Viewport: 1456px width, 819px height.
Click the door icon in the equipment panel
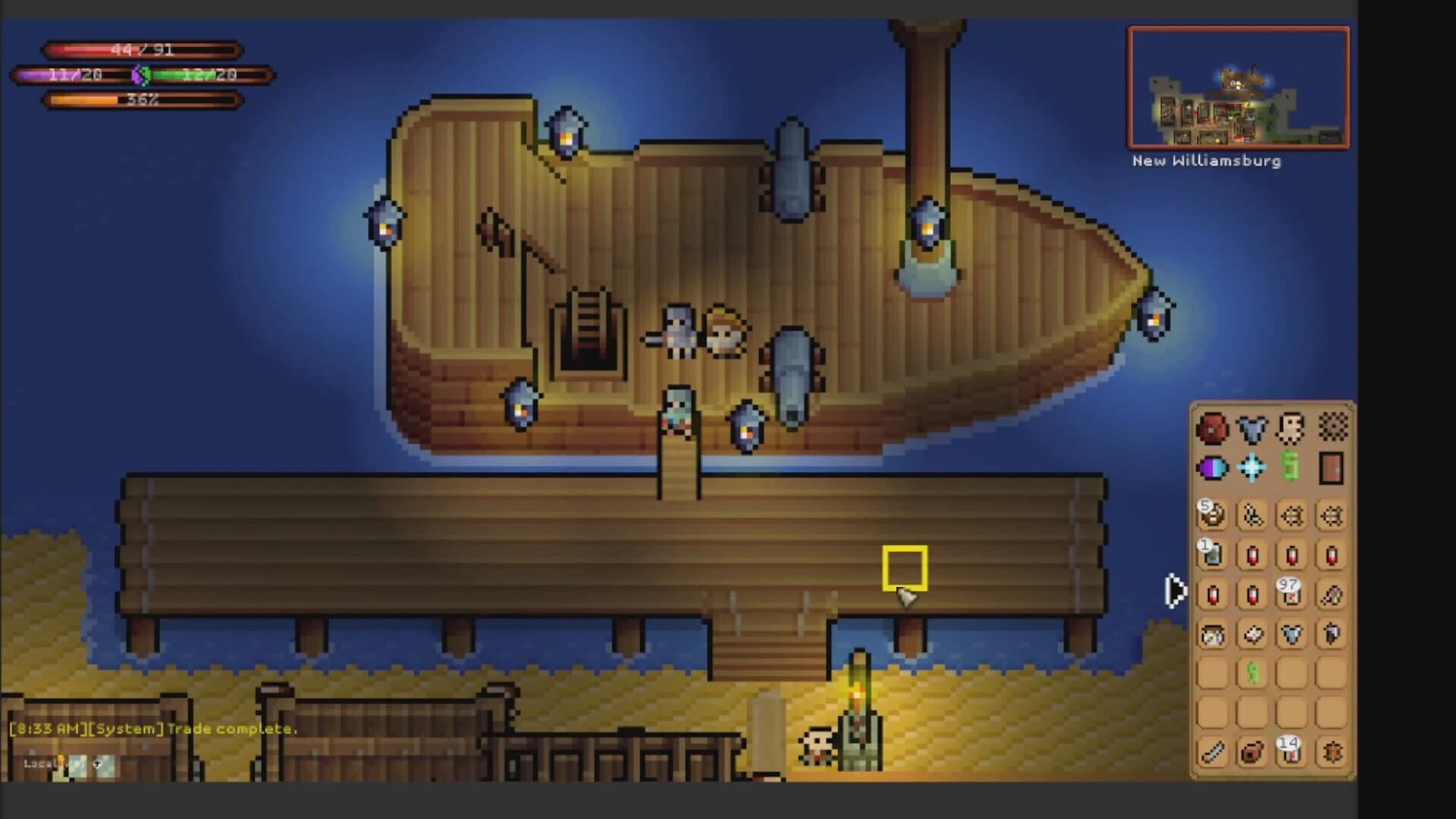[x=1330, y=468]
